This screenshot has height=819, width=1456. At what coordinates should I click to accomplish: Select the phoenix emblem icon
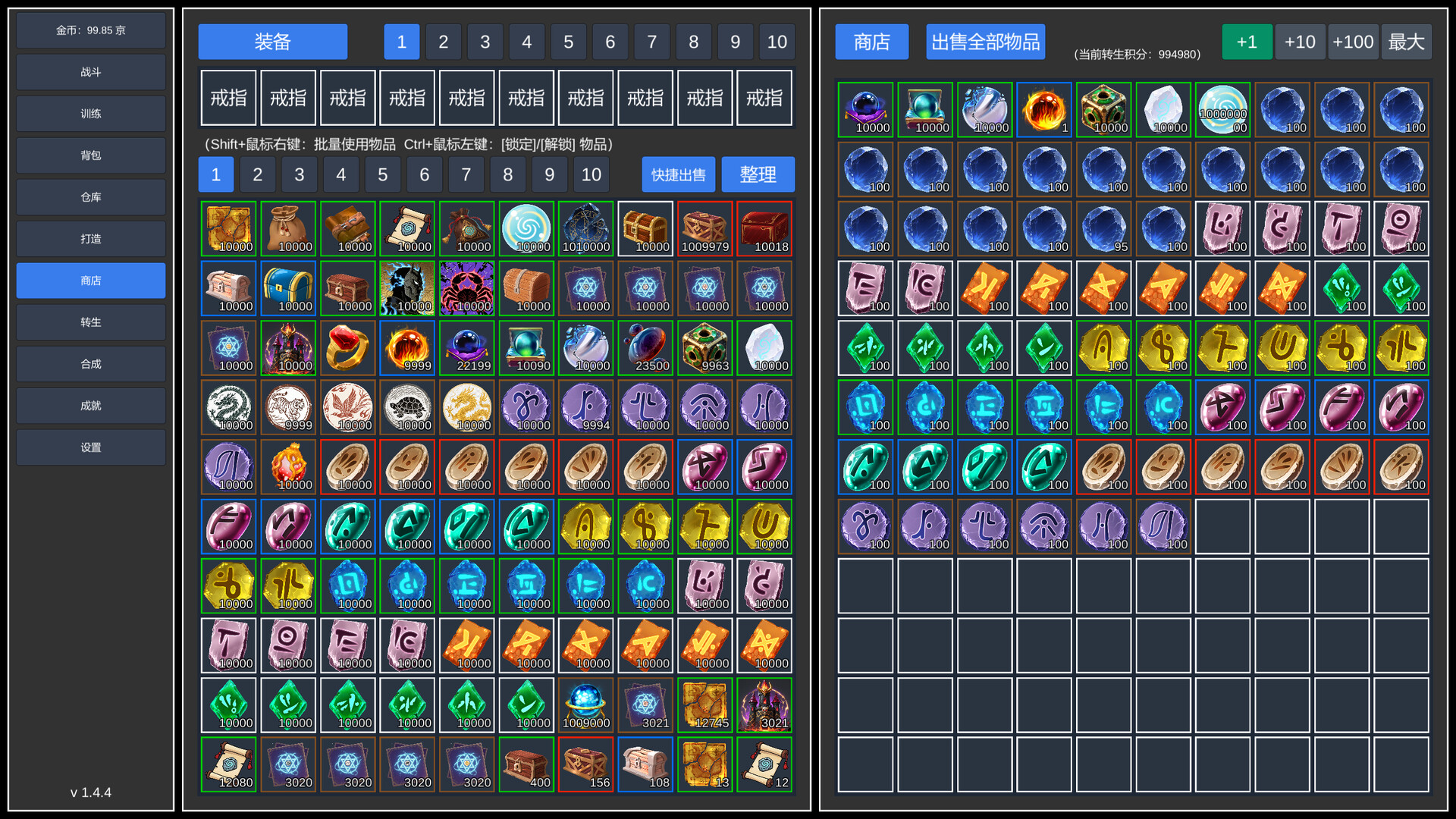pyautogui.click(x=347, y=407)
